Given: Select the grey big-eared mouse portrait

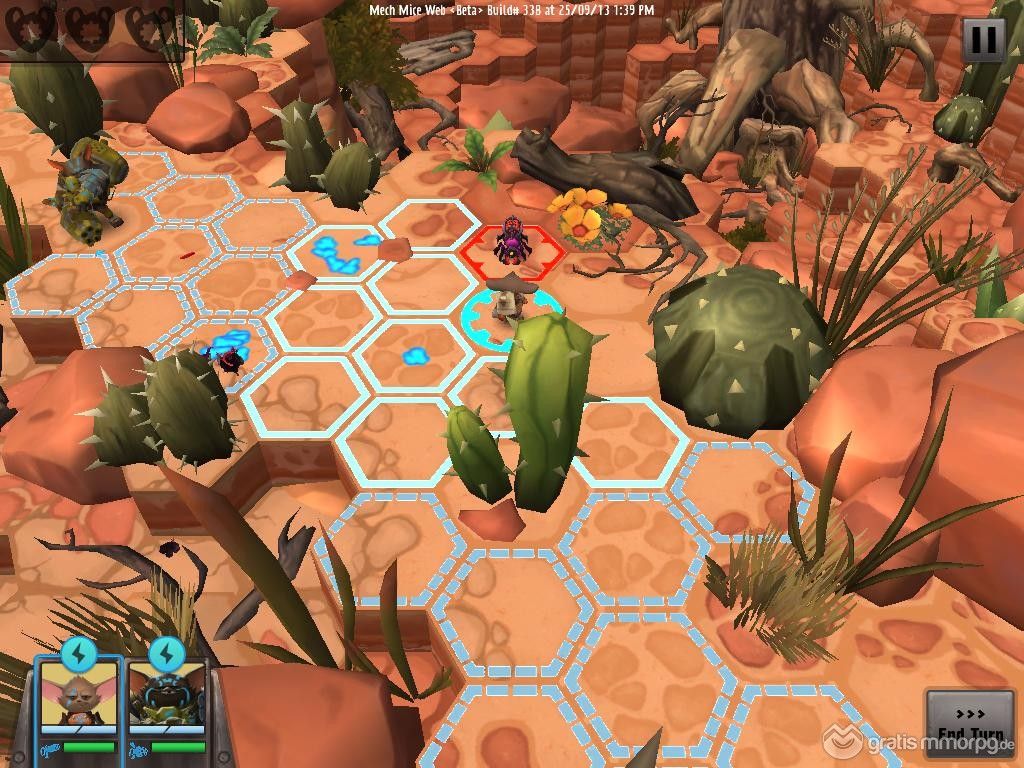Looking at the screenshot, I should pyautogui.click(x=78, y=701).
